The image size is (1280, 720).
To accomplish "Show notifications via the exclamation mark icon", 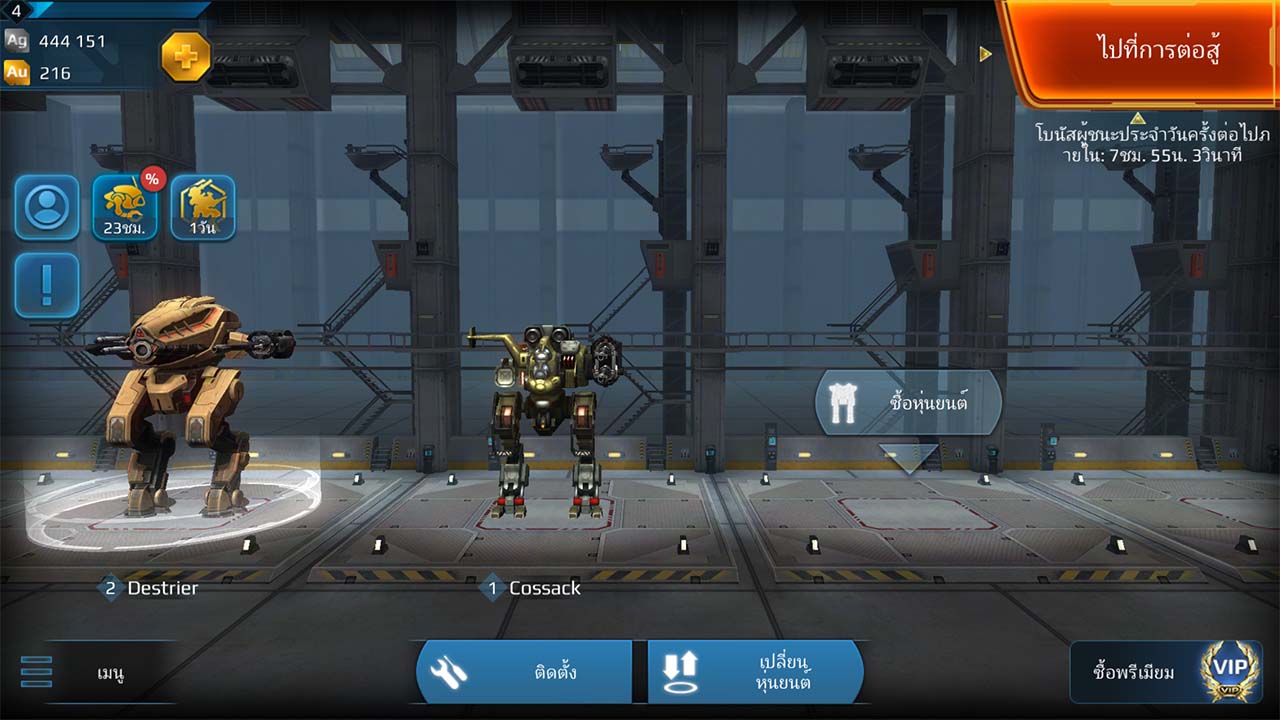I will coord(47,285).
